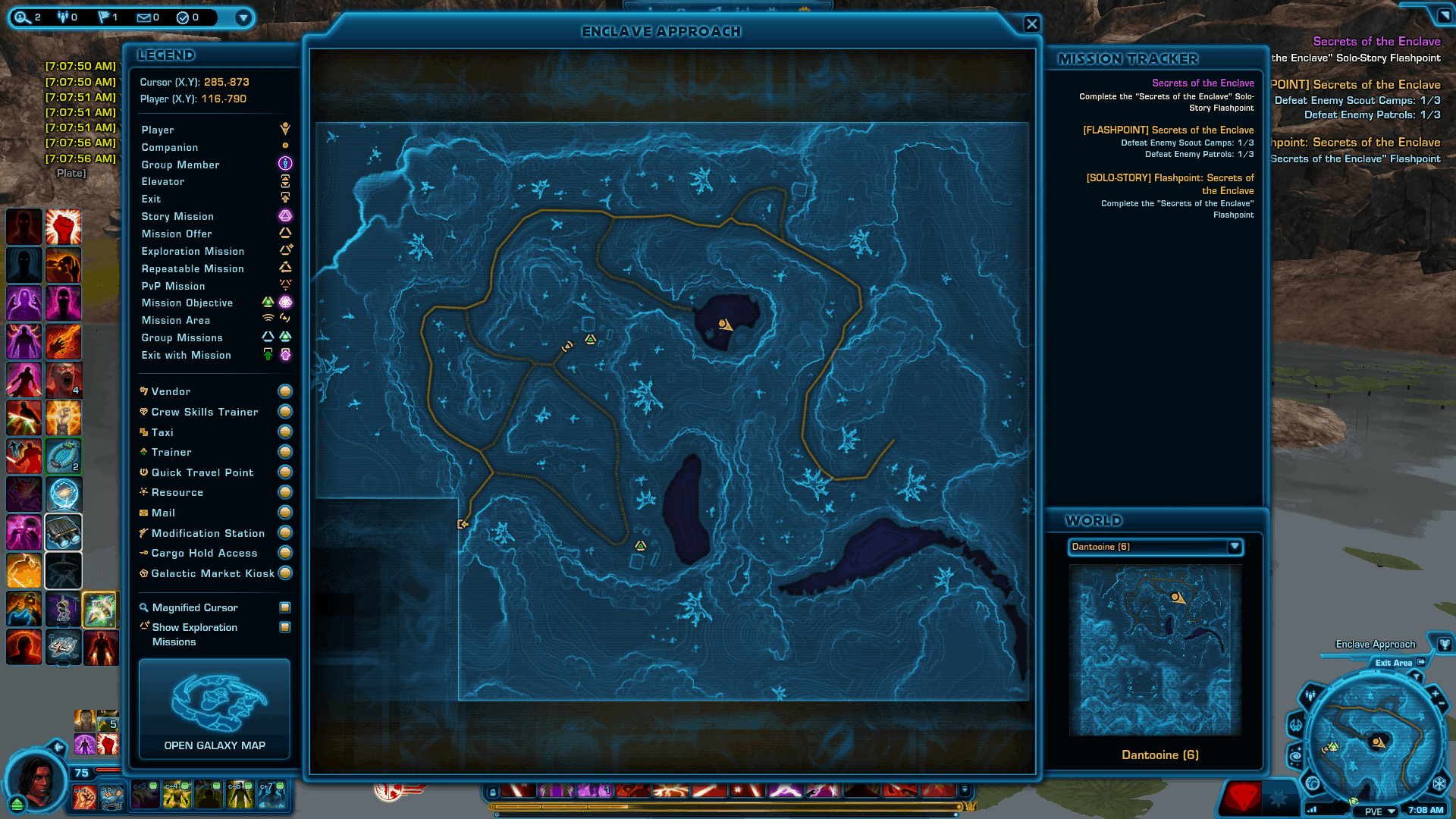The image size is (1456, 819).
Task: Activate the red raised fist ability
Action: 63,227
